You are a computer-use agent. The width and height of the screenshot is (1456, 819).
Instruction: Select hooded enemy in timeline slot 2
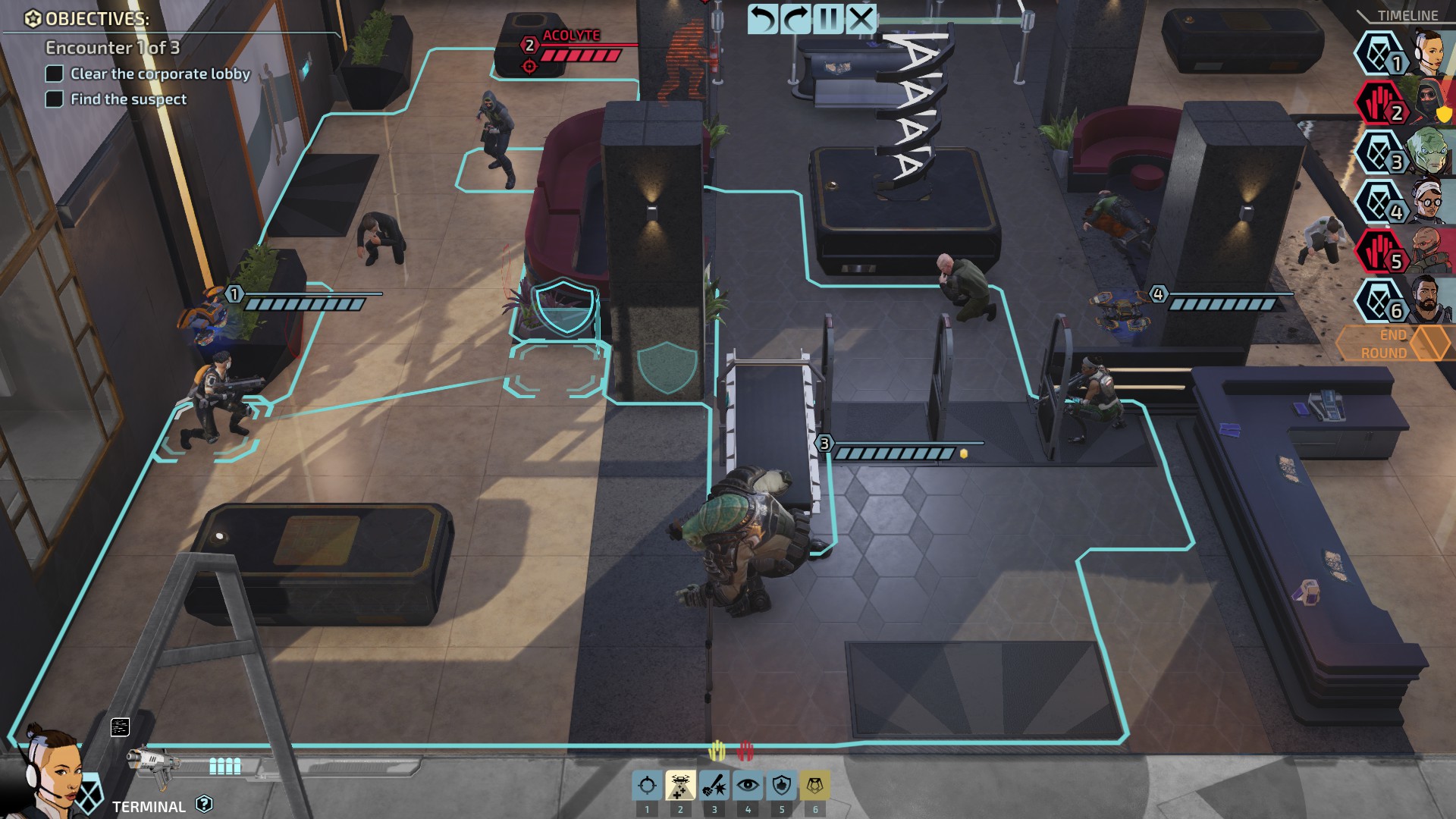coord(1427,103)
